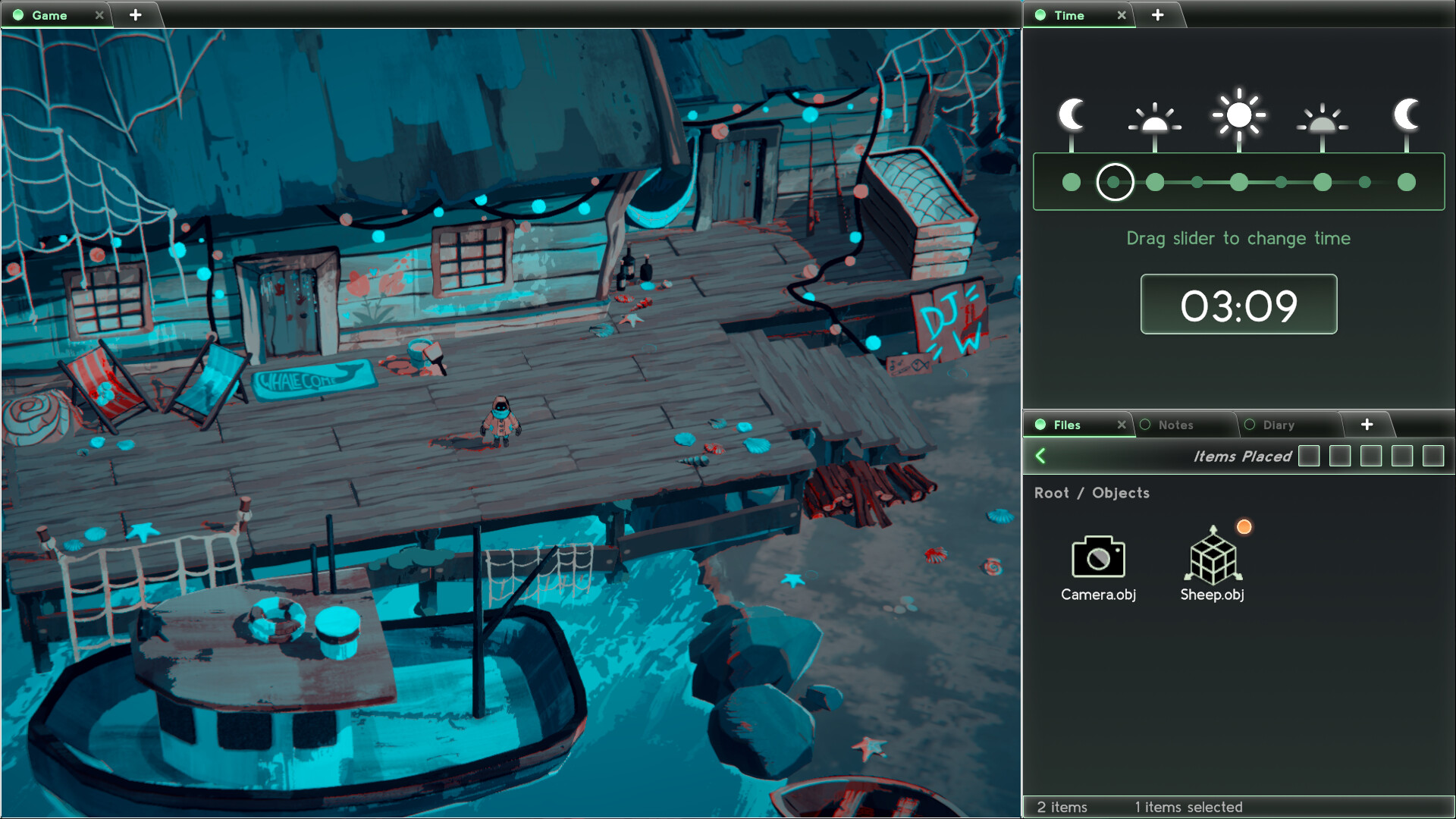Toggle the middle Items Placed checkbox

1371,457
